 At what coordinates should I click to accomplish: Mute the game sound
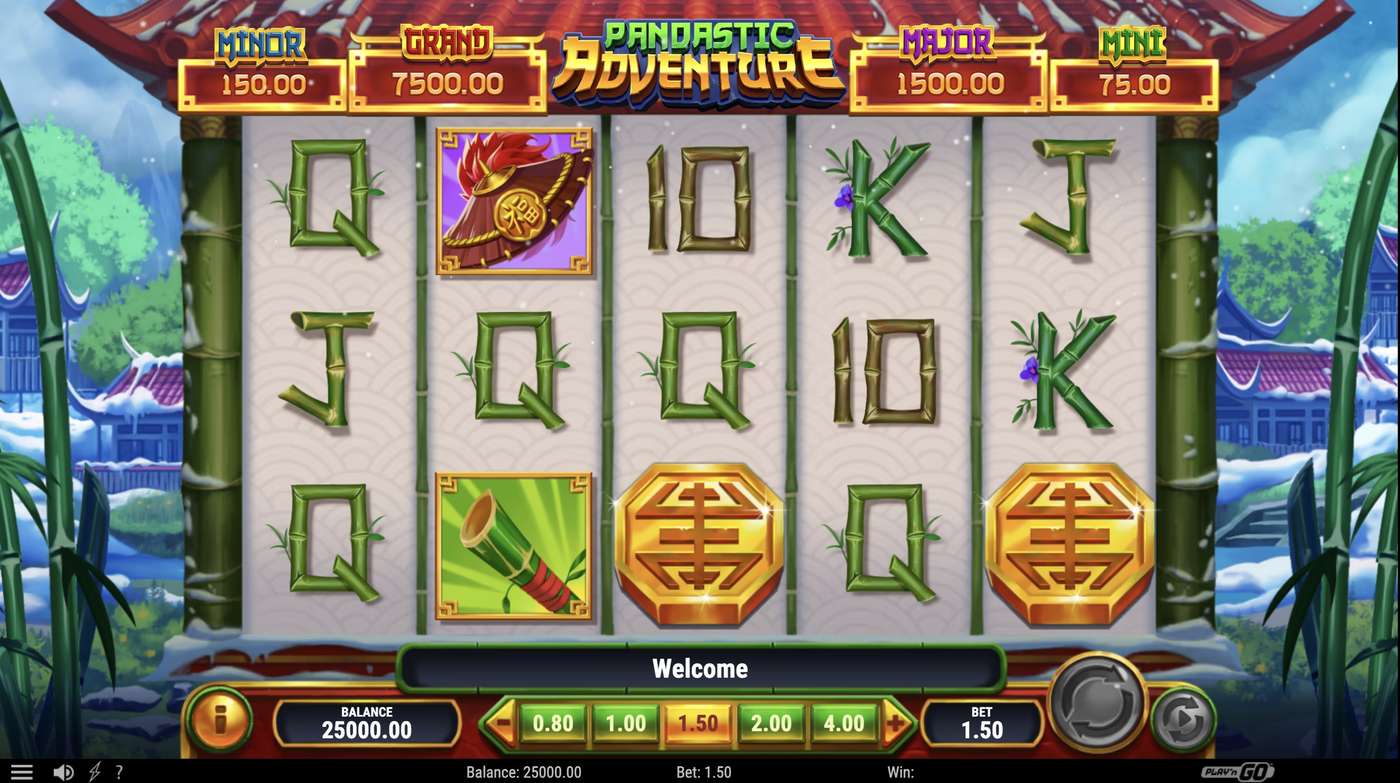pos(62,770)
